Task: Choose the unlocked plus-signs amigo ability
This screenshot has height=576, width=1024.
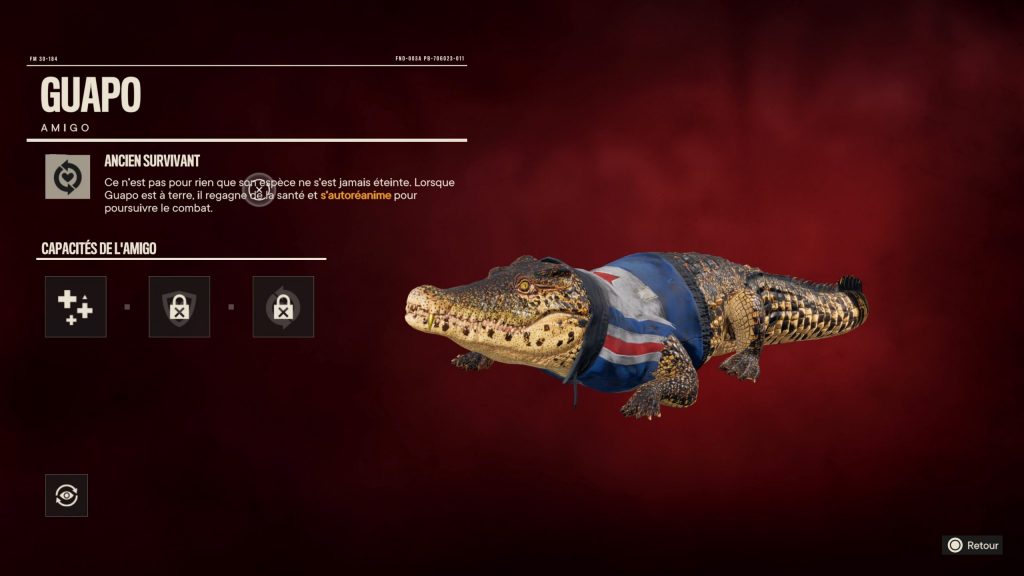Action: click(x=75, y=307)
